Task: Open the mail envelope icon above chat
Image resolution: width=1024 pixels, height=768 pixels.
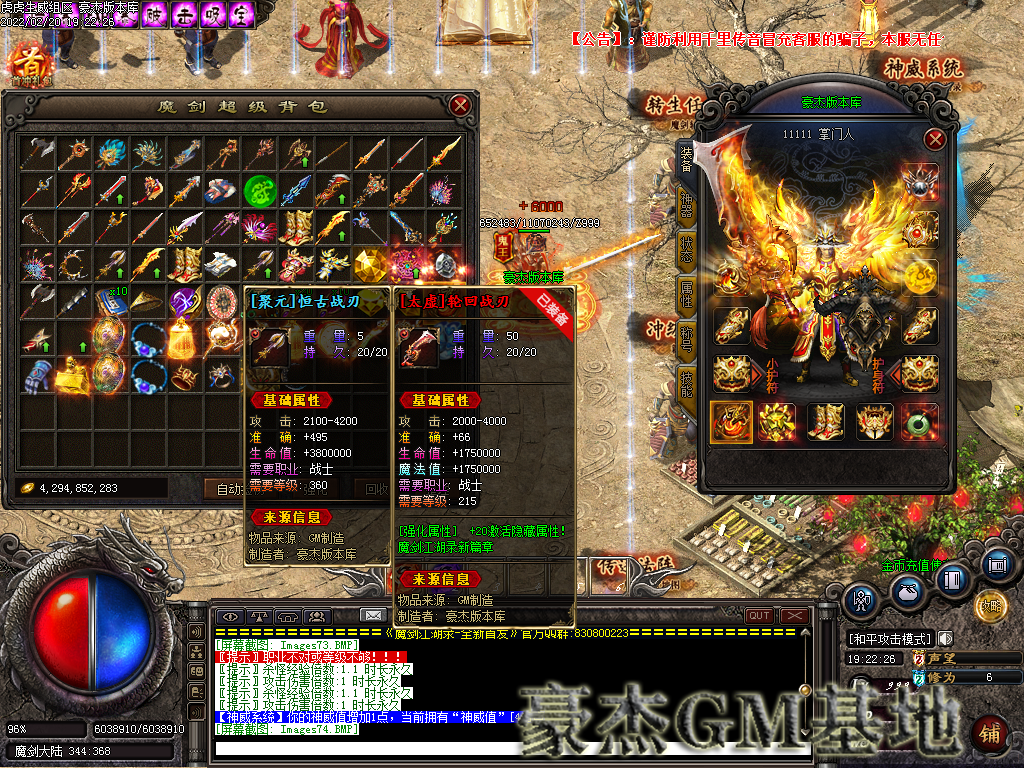Action: [373, 615]
